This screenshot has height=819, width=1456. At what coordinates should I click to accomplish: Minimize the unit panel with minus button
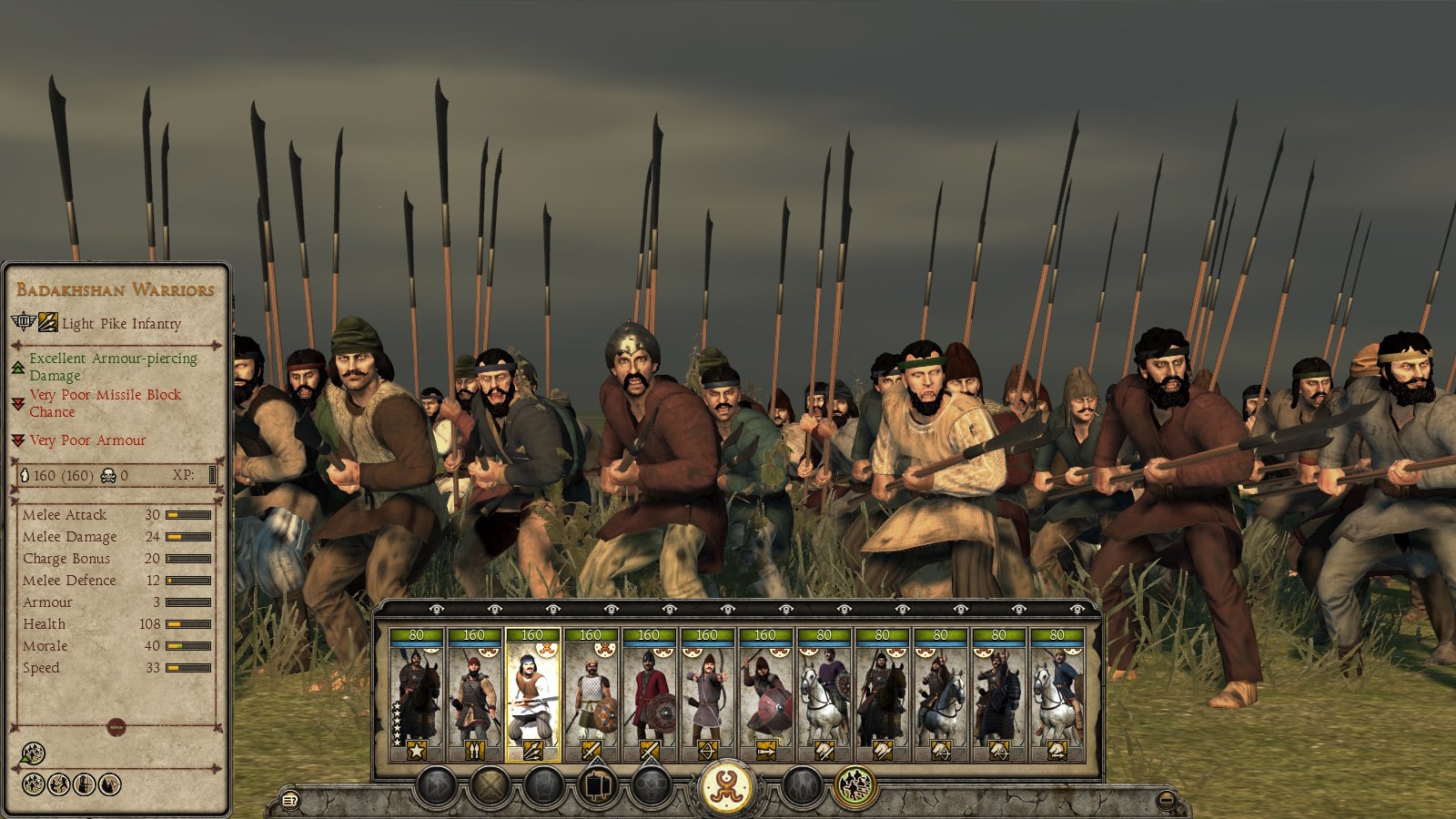coord(1166,801)
